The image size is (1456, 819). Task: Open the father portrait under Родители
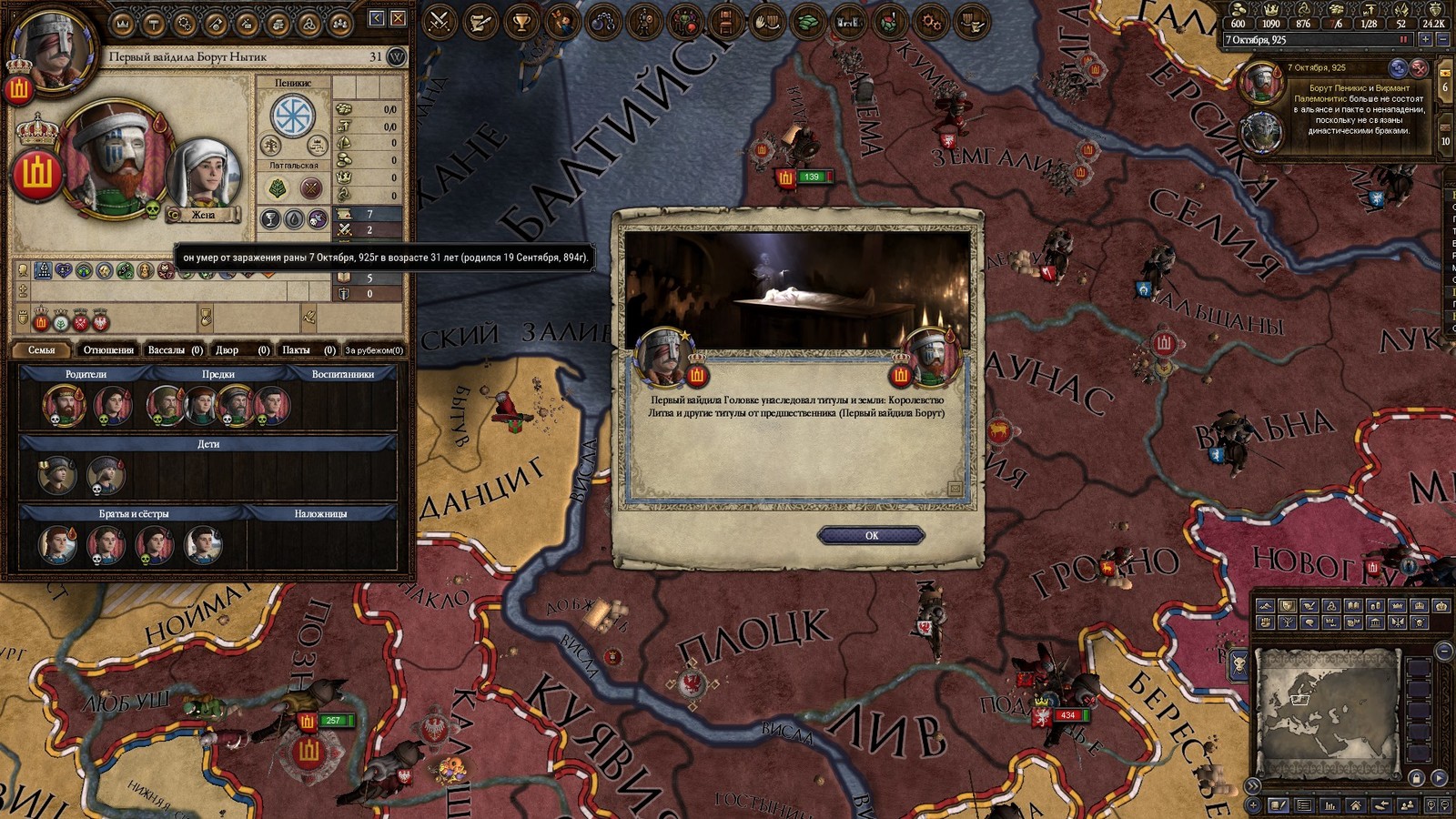coord(64,405)
